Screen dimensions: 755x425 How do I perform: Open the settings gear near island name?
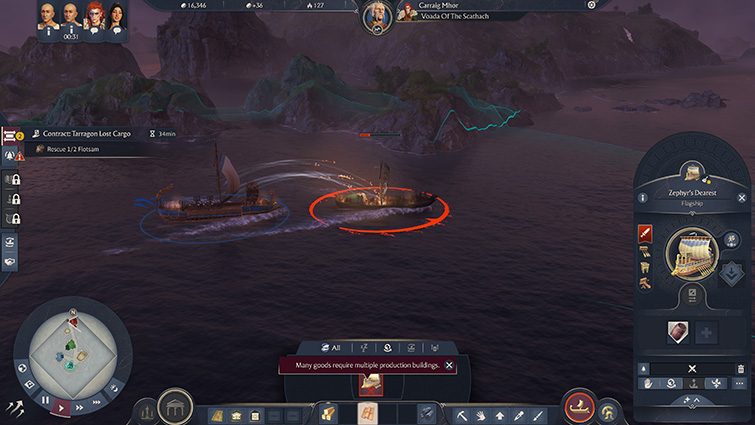click(591, 5)
